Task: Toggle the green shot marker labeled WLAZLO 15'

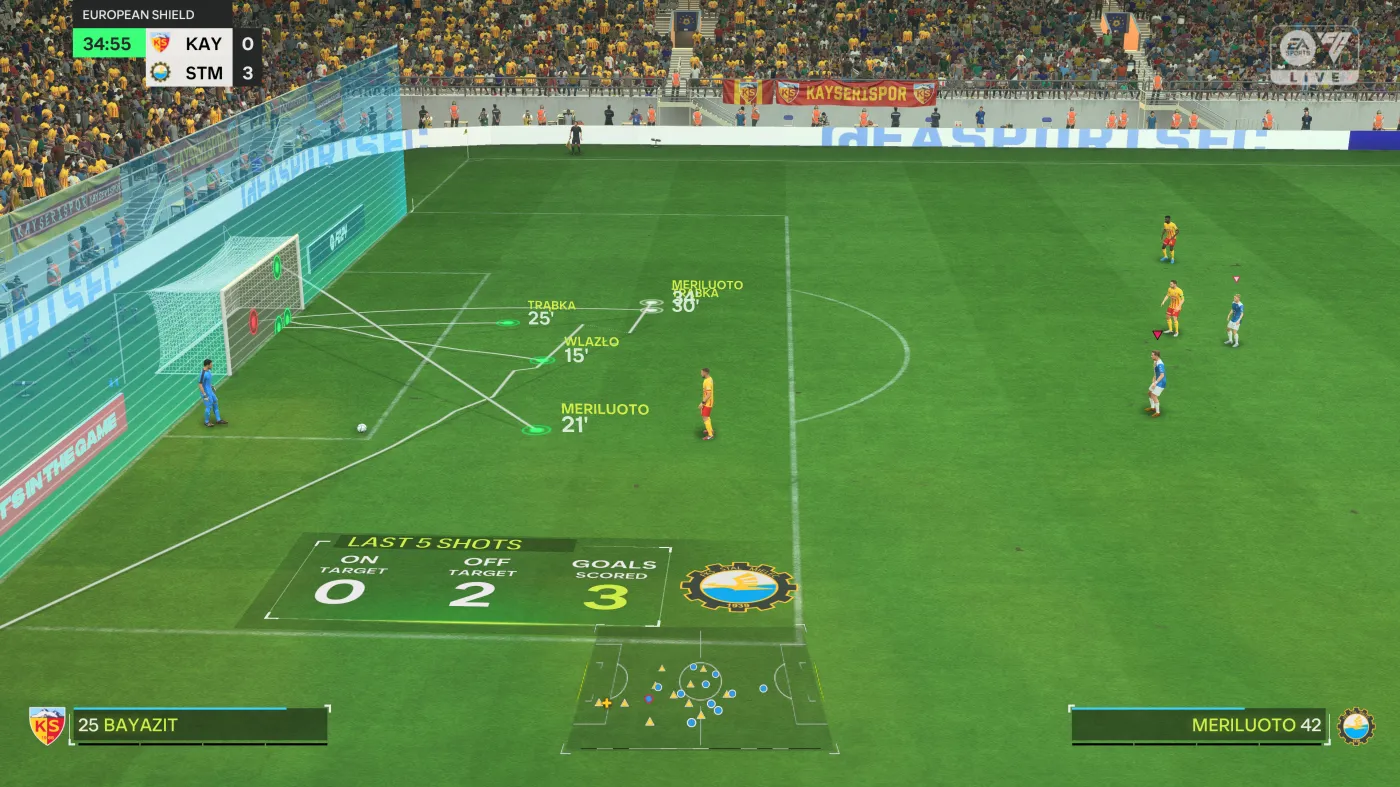Action: point(540,359)
